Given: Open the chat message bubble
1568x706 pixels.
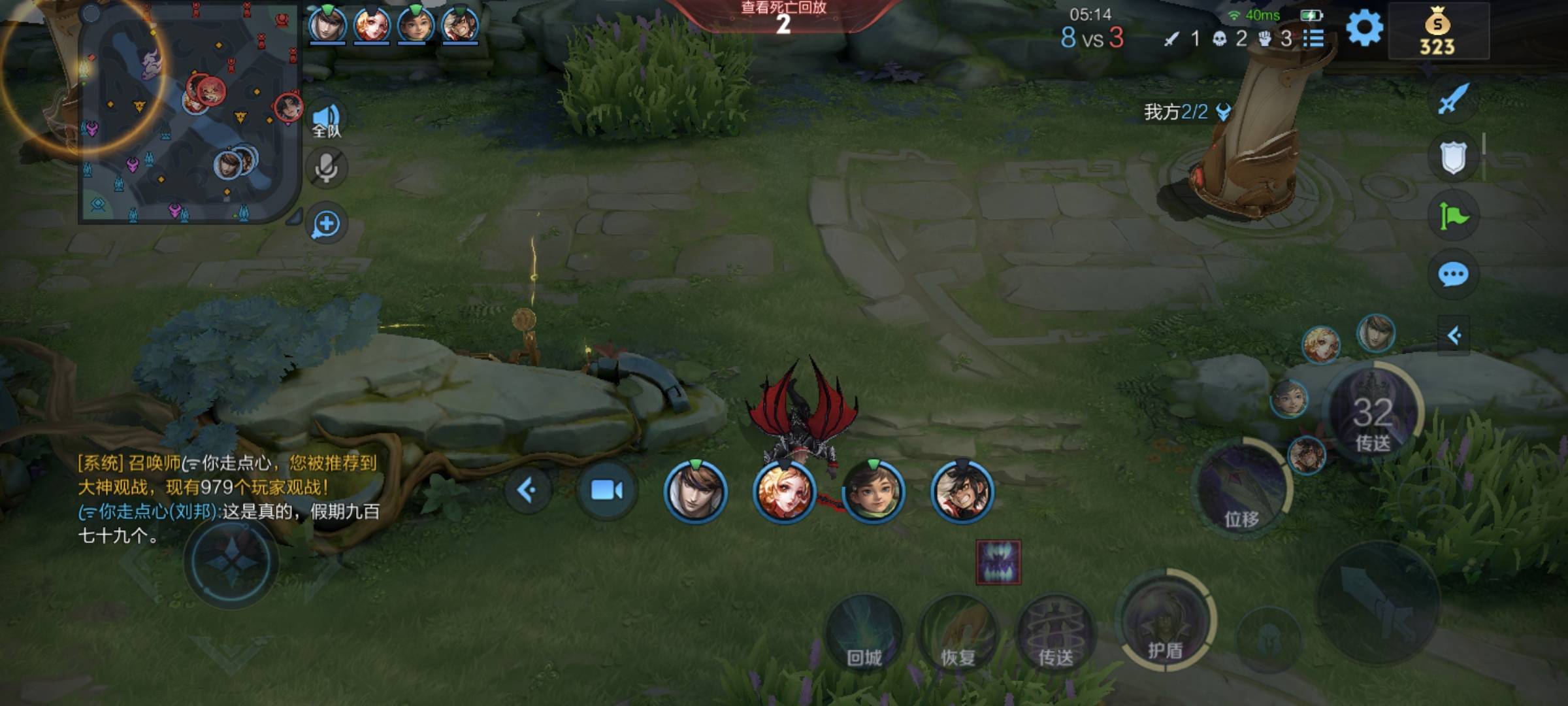Looking at the screenshot, I should [1453, 275].
